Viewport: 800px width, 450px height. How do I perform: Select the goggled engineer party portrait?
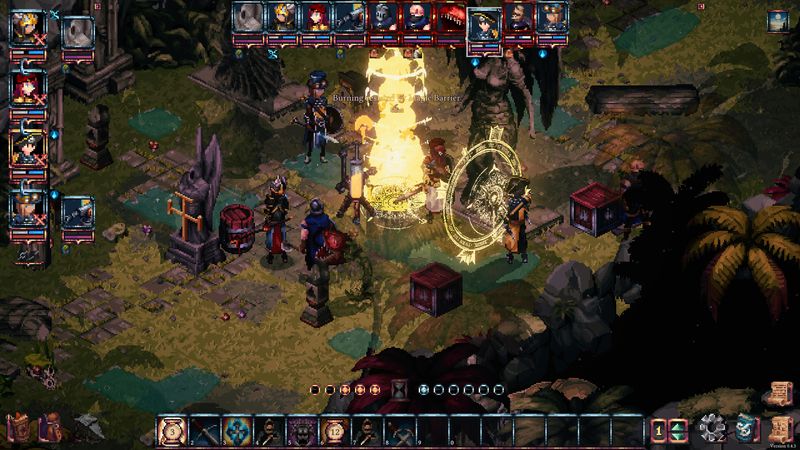pyautogui.click(x=26, y=209)
